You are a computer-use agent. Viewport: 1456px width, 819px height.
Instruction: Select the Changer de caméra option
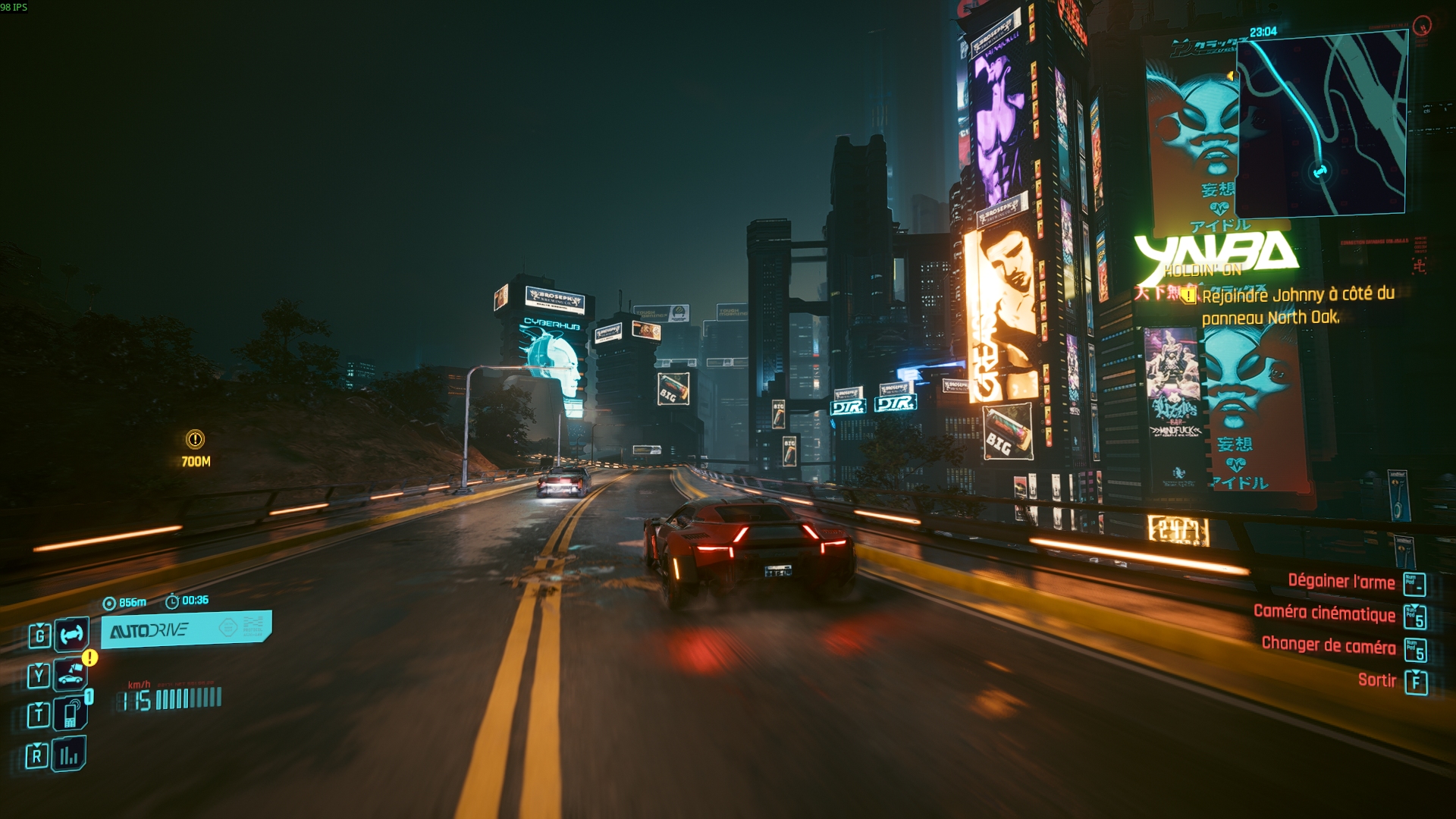tap(1328, 645)
